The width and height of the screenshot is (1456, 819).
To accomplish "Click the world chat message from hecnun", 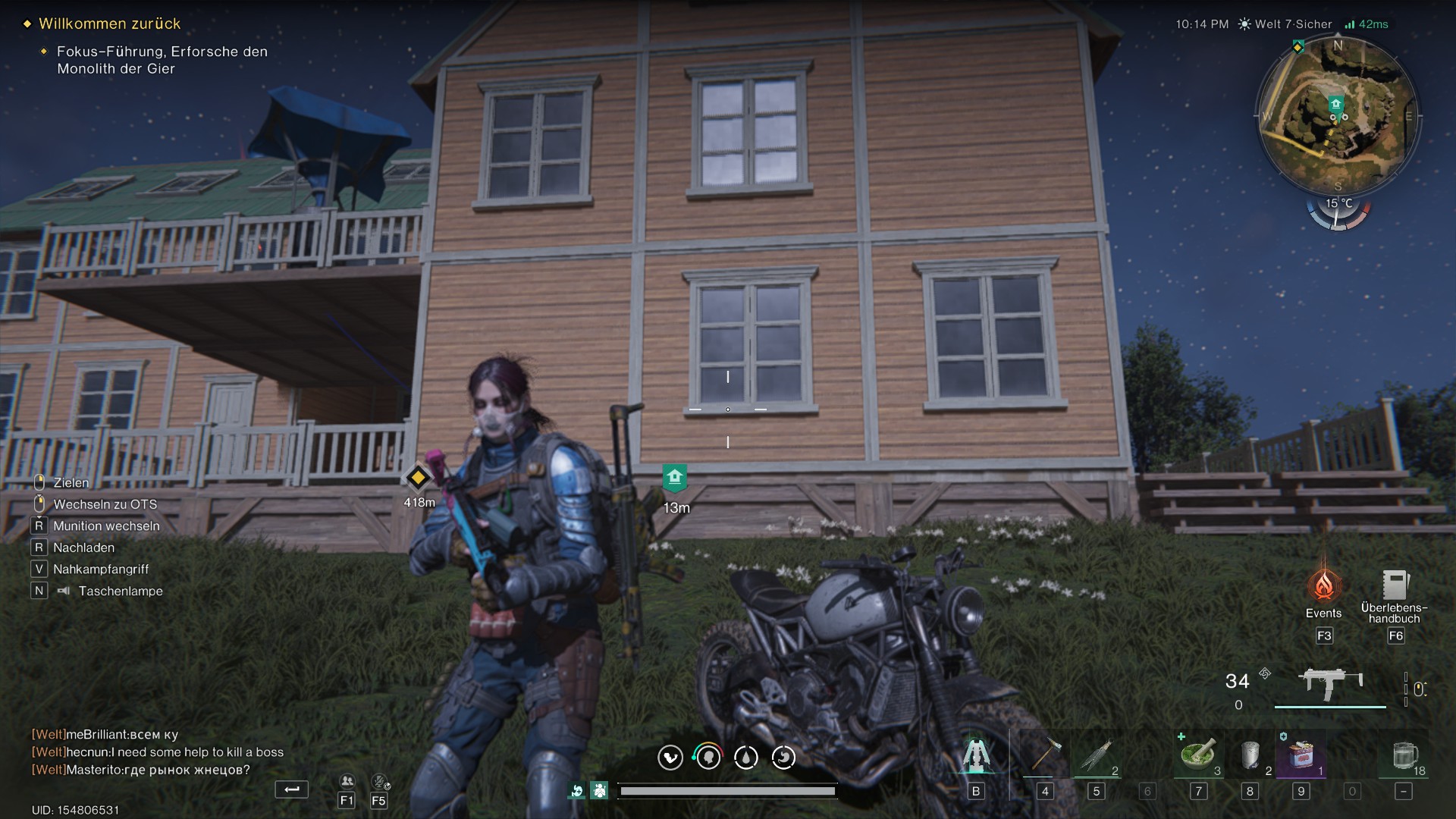I will 158,752.
